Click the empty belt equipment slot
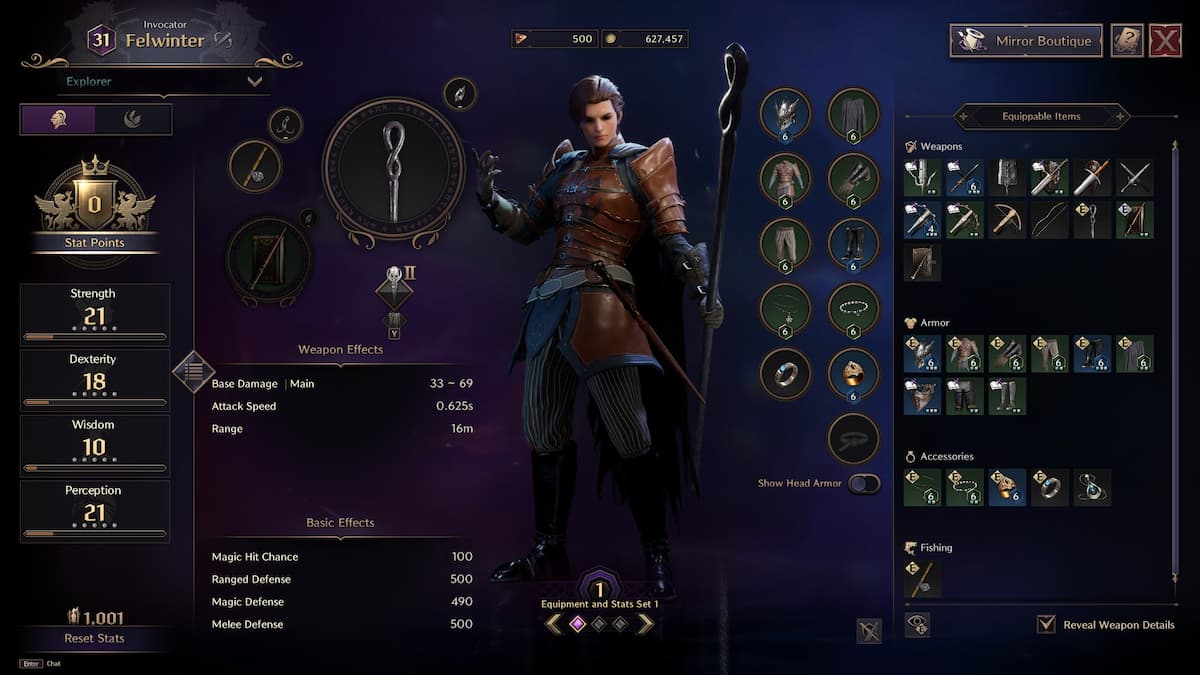Screen dimensions: 1200x675 point(853,438)
